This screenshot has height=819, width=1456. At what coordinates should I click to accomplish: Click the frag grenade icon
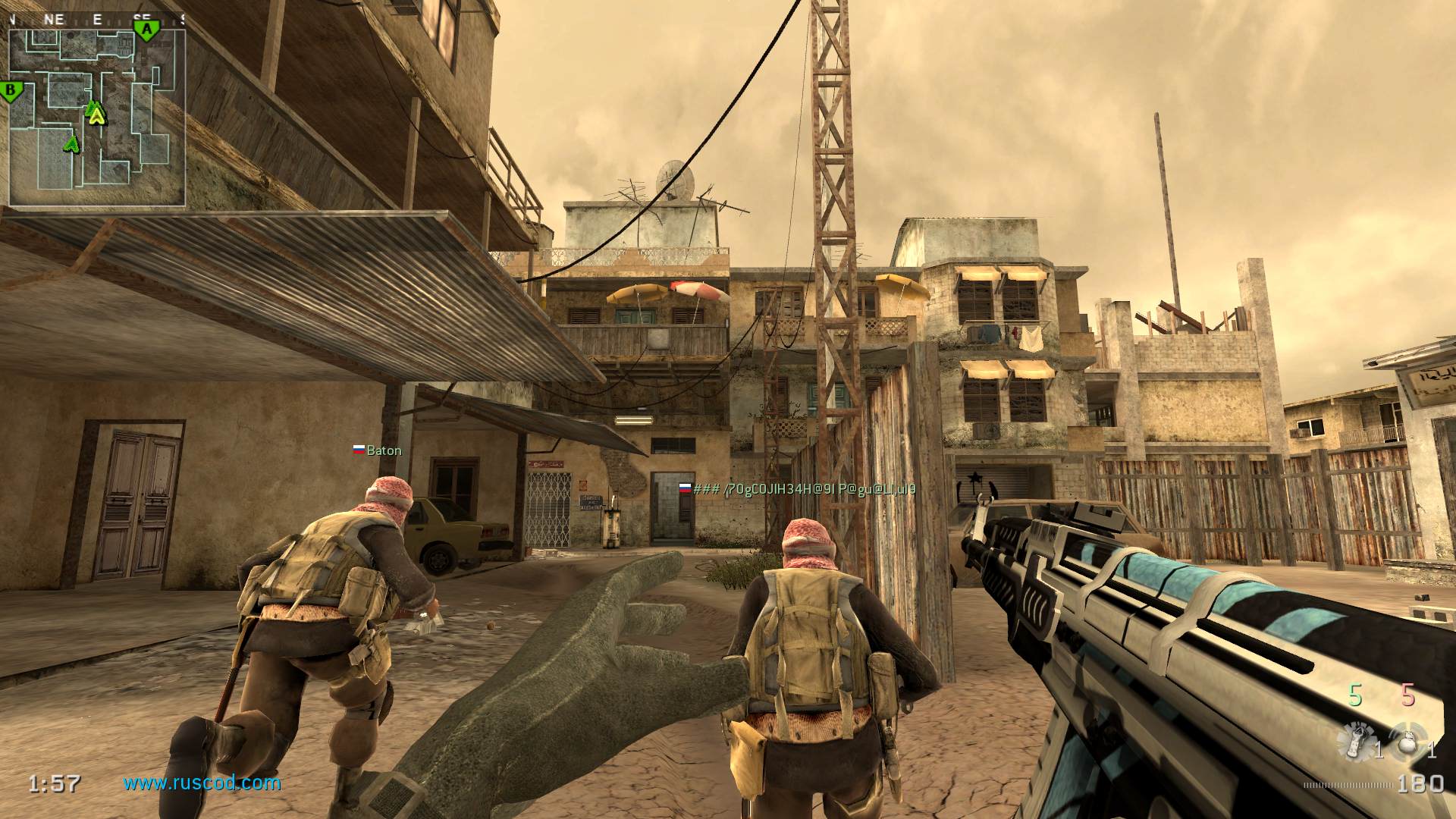(x=1407, y=742)
